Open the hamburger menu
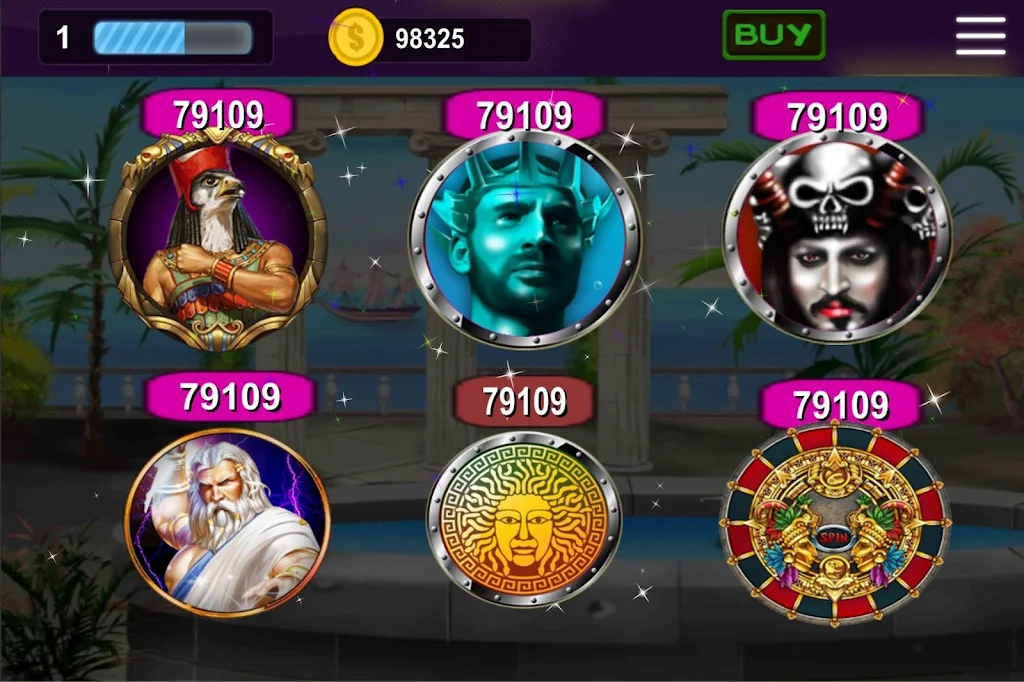Screen dimensions: 1024x682 click(980, 37)
